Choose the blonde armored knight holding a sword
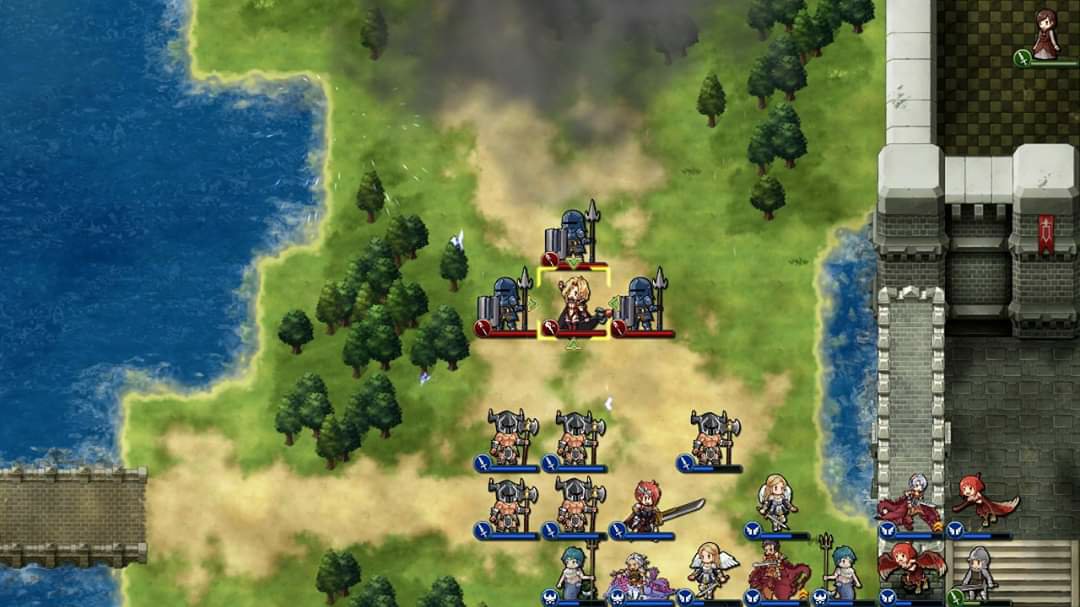Viewport: 1080px width, 607px height. [776, 503]
